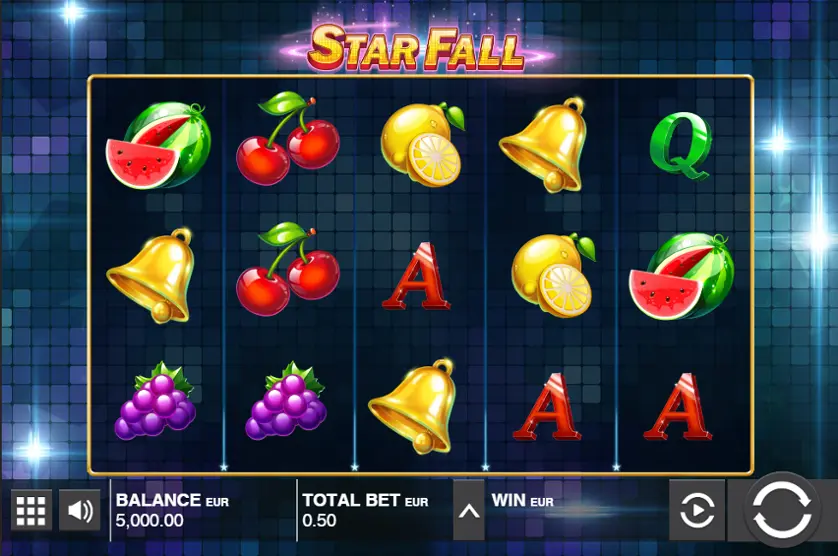Image resolution: width=838 pixels, height=556 pixels.
Task: Open the grid menu icon
Action: point(31,511)
